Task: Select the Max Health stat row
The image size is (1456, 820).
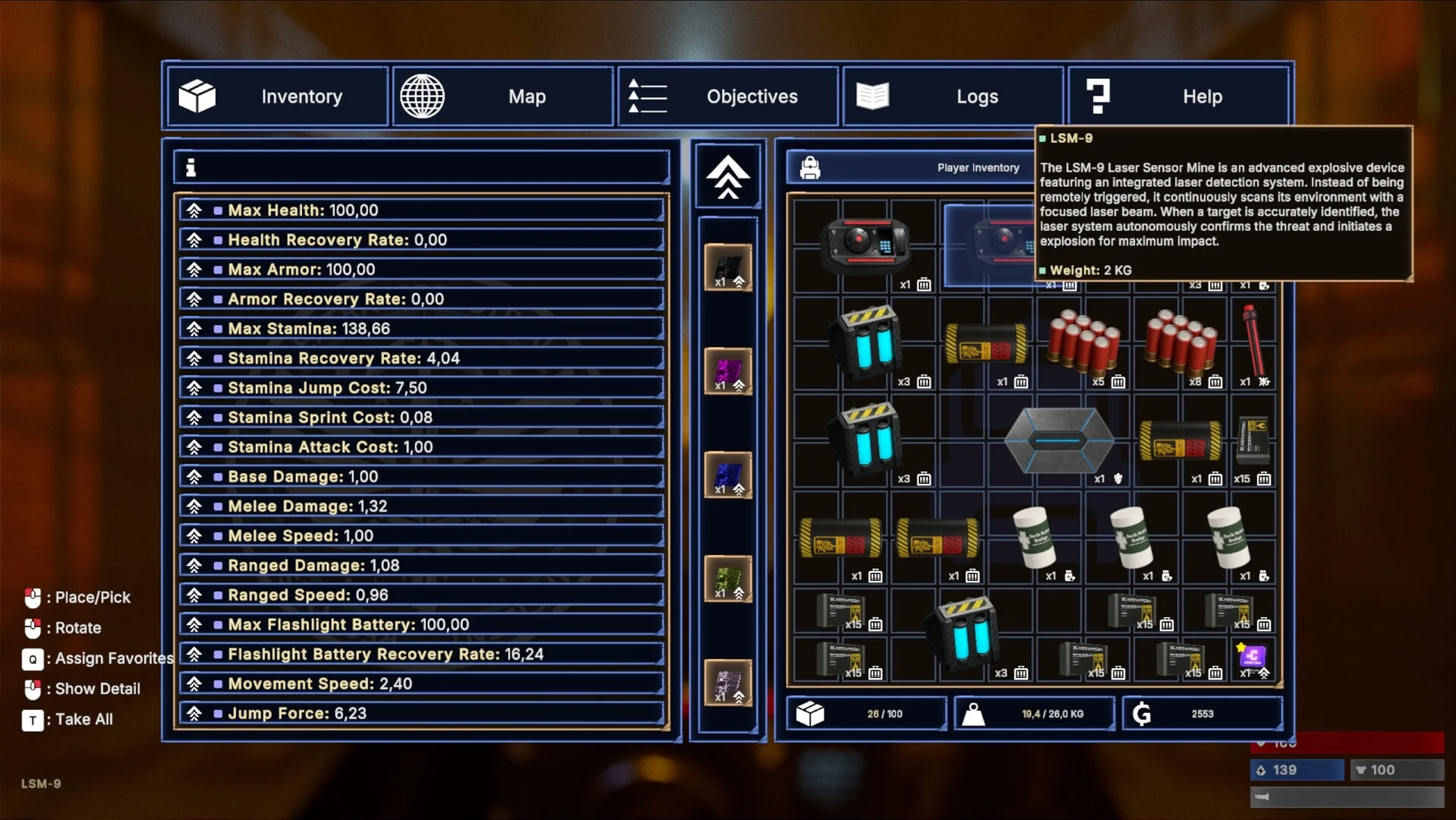Action: point(422,210)
